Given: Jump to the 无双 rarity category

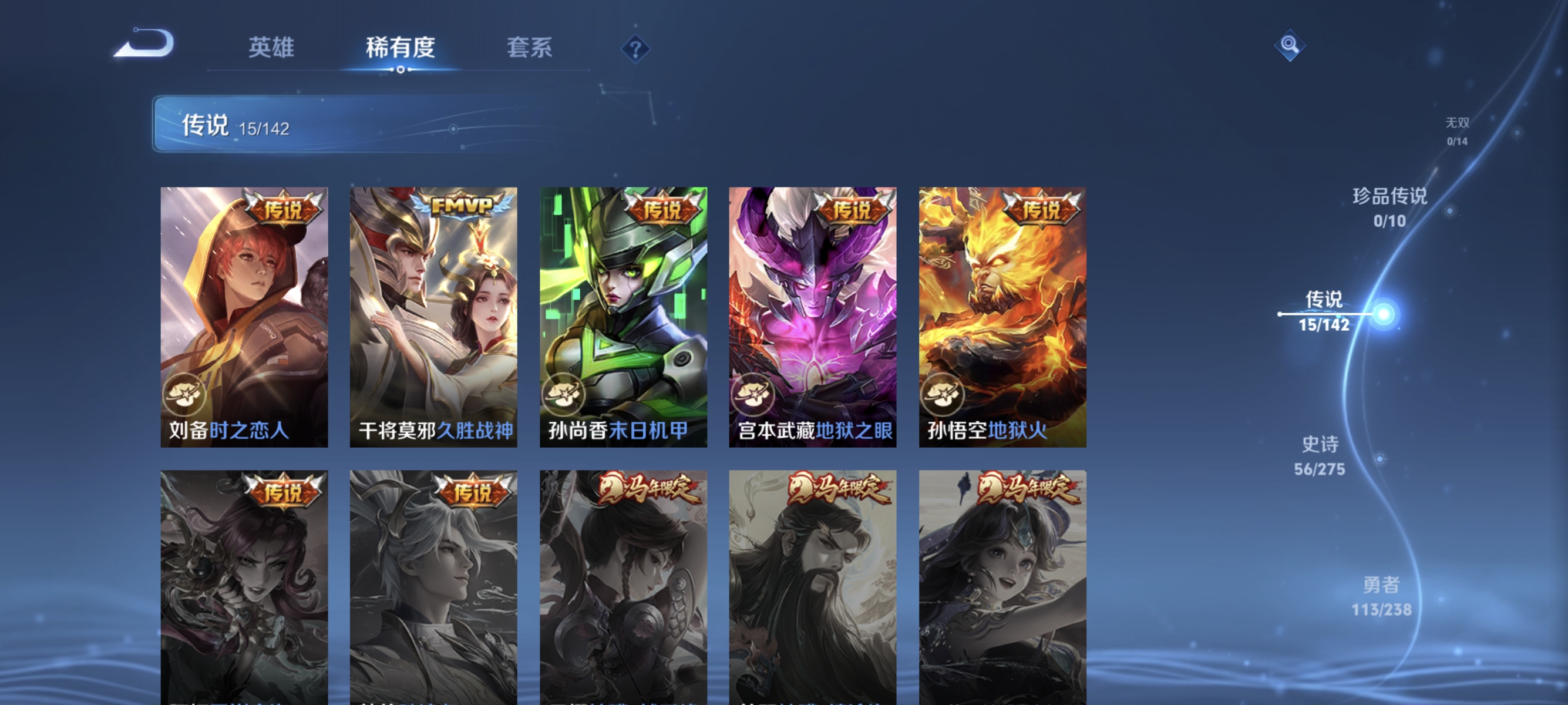Looking at the screenshot, I should click(x=1458, y=130).
